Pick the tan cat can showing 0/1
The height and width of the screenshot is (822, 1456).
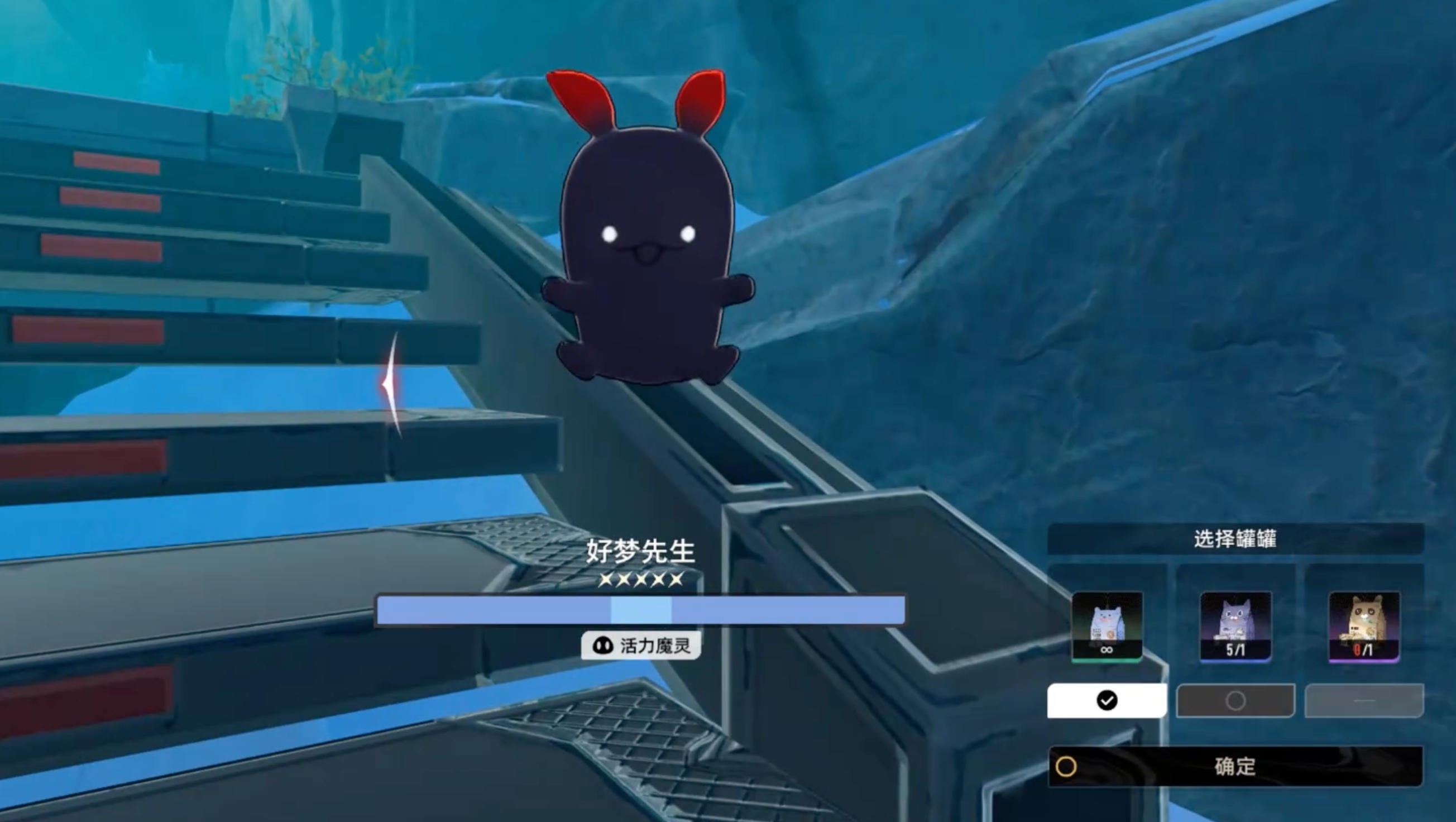(1363, 626)
